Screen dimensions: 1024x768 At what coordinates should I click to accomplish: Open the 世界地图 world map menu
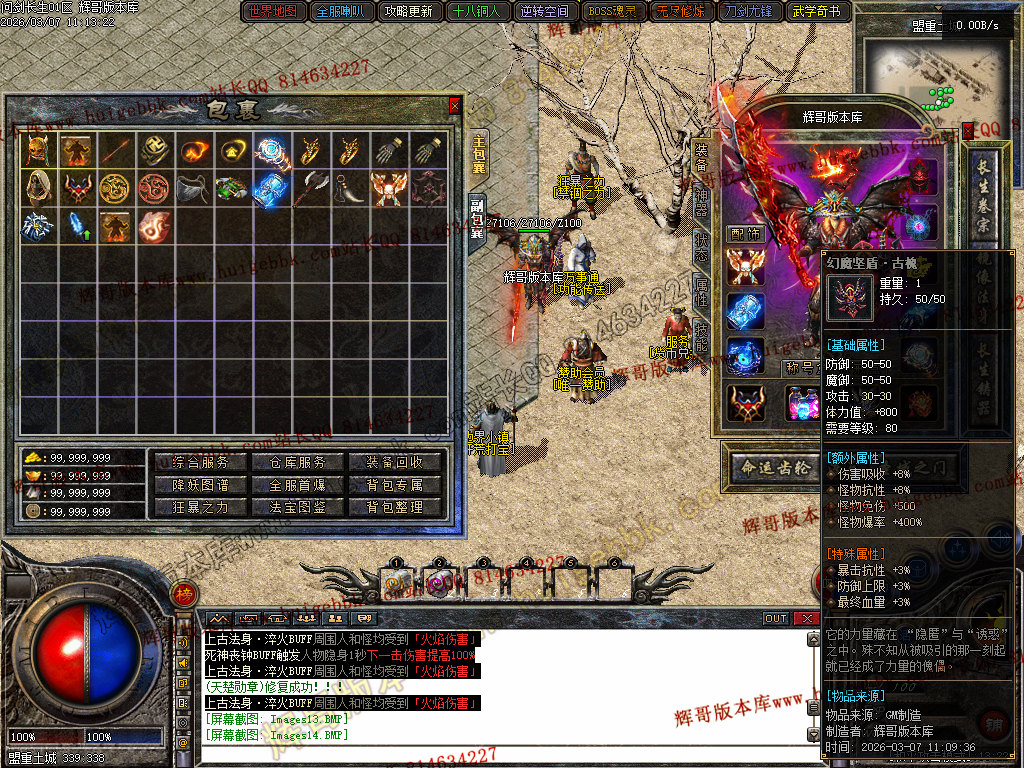273,12
